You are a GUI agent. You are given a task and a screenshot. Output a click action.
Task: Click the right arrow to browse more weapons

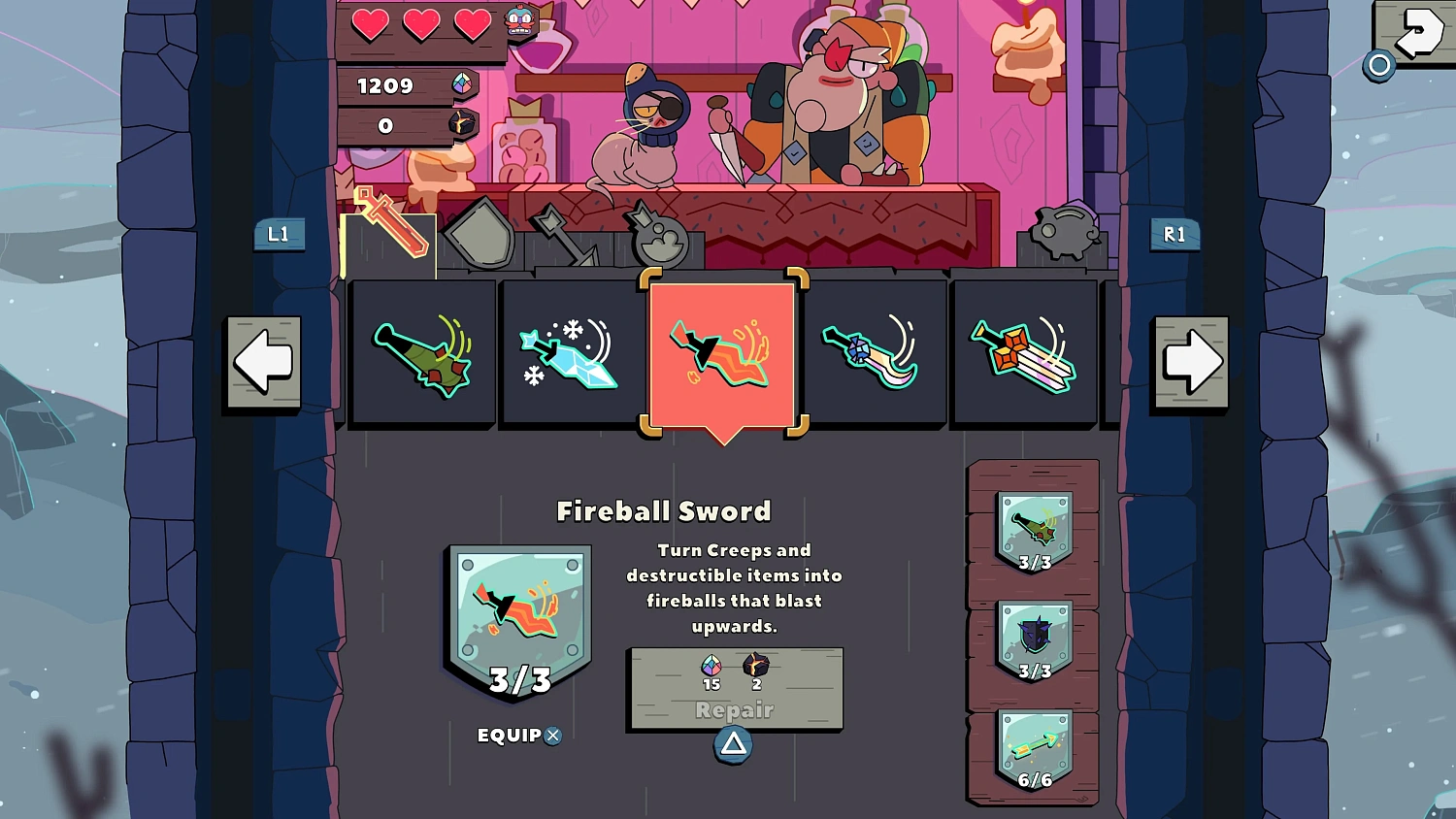coord(1191,362)
